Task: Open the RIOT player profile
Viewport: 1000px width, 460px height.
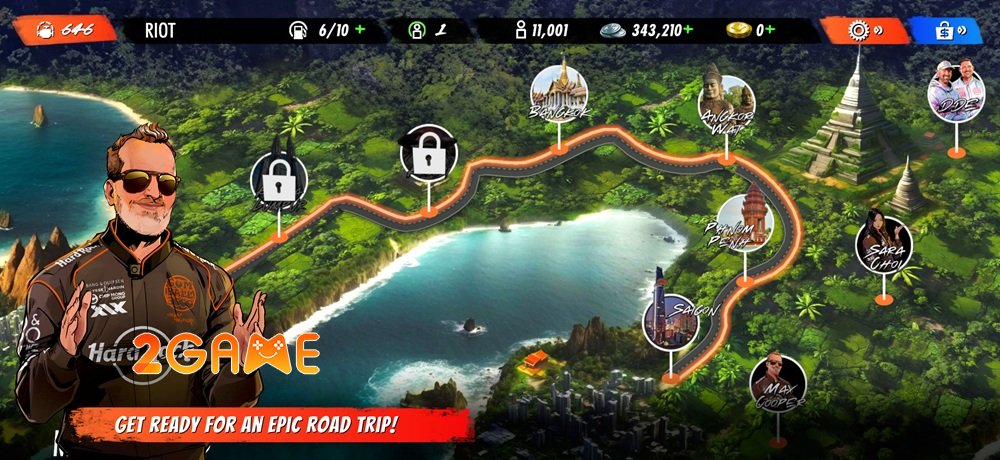Action: (x=160, y=30)
